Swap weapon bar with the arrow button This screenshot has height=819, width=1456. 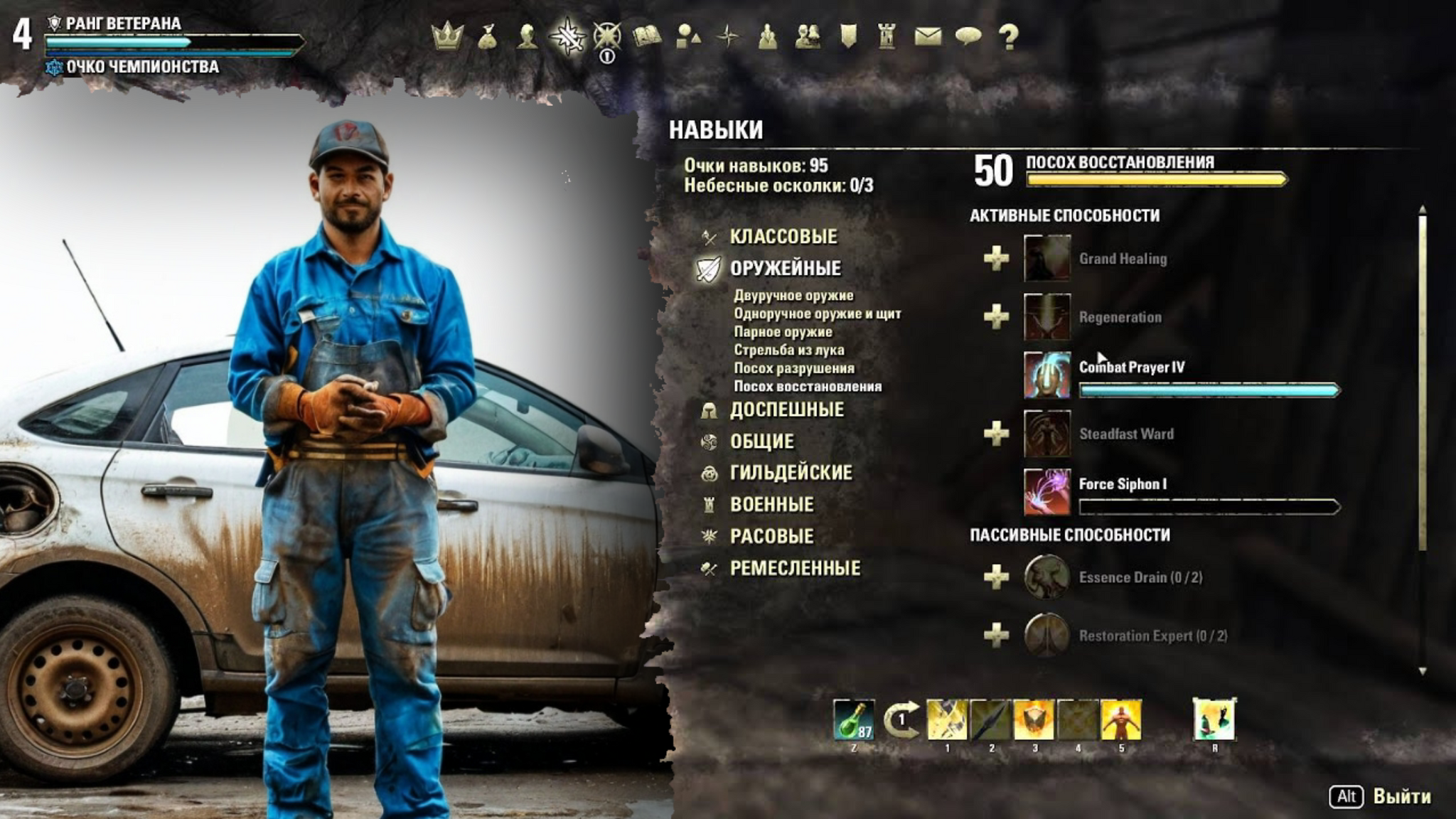pos(901,720)
